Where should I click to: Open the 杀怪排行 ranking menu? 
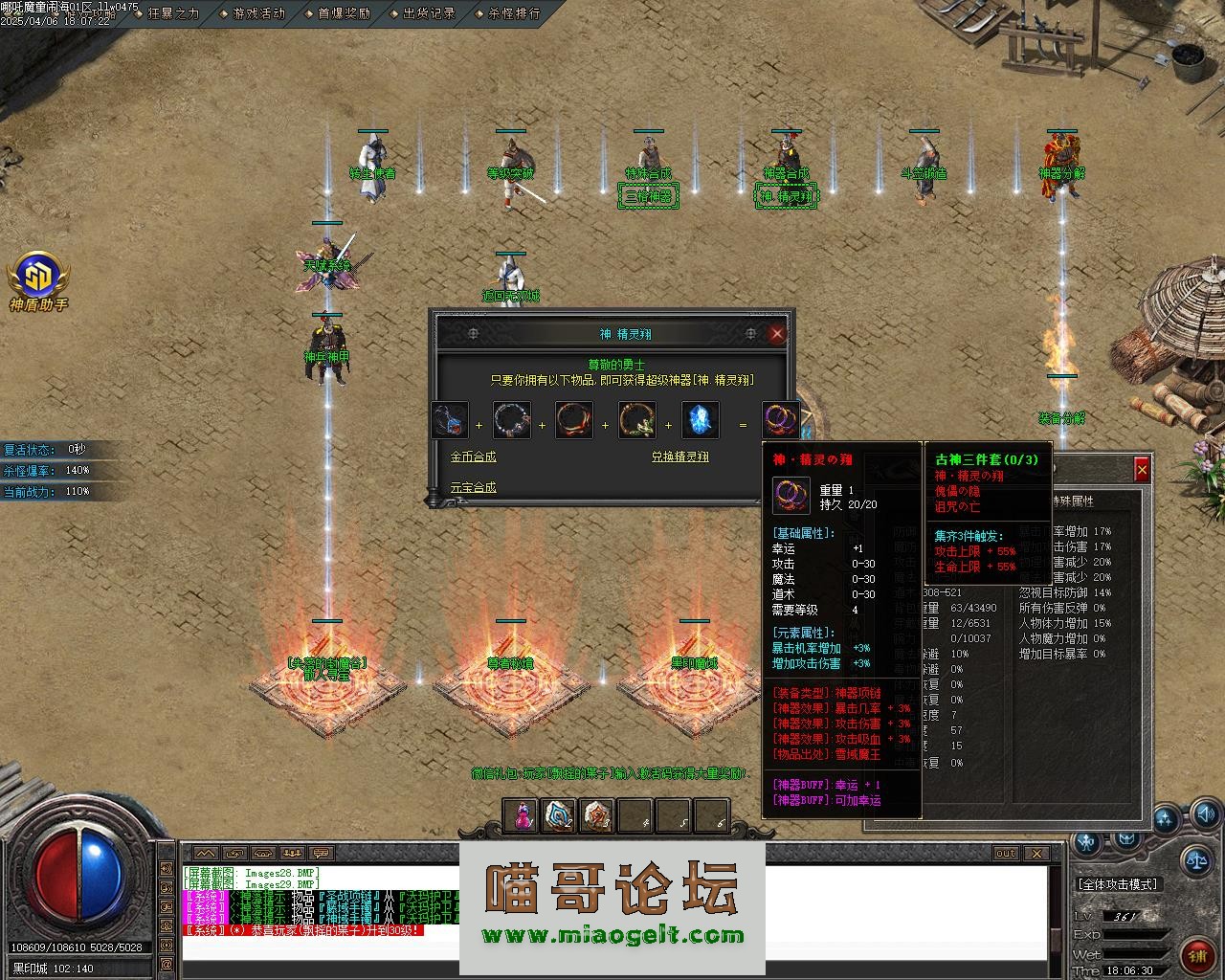click(514, 13)
